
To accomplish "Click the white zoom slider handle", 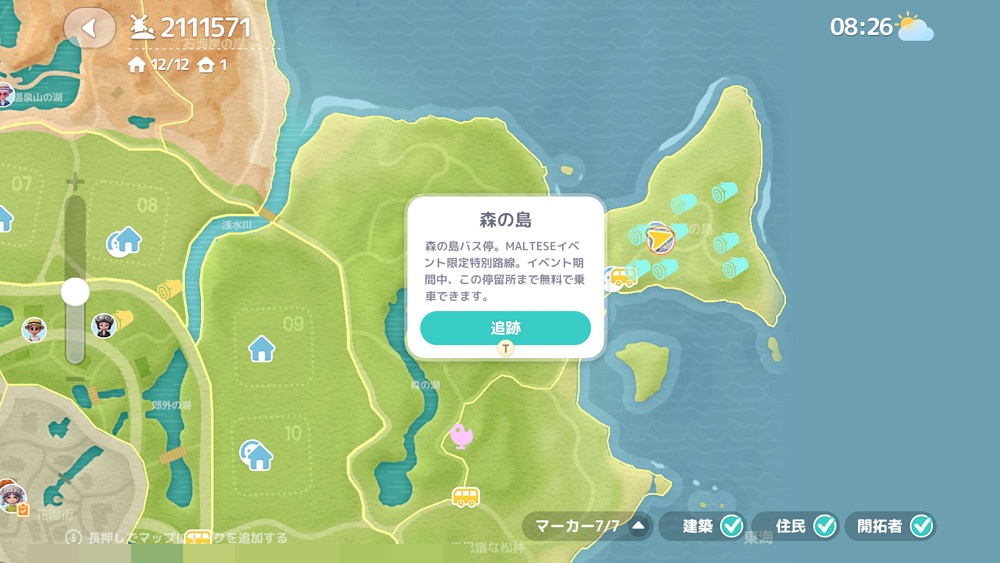I will pyautogui.click(x=75, y=292).
